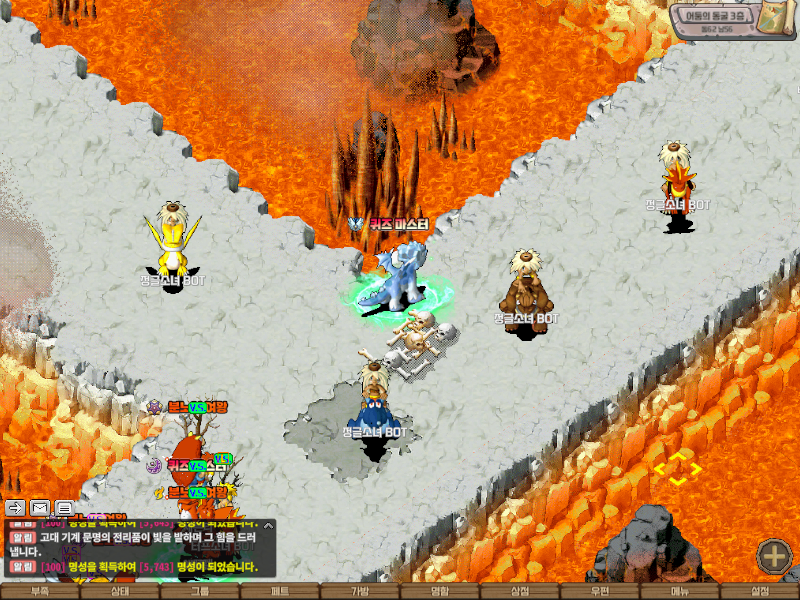Click the round plus button
This screenshot has height=600, width=800.
point(774,556)
